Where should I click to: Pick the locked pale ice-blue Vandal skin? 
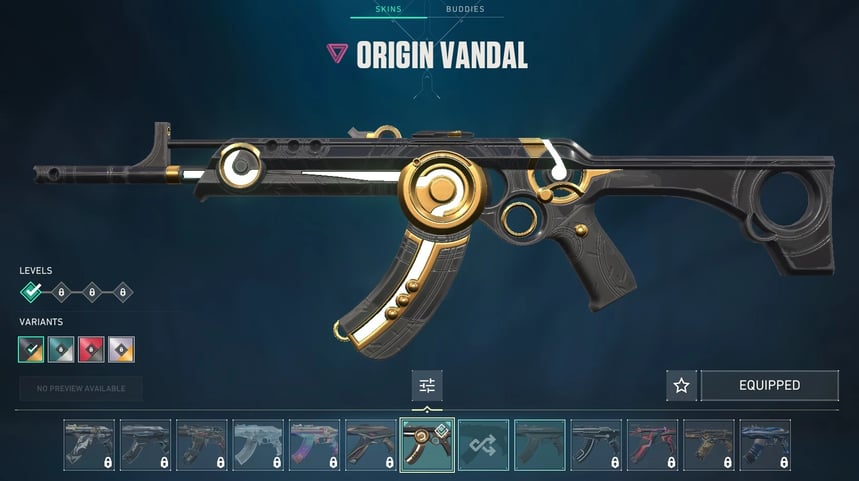click(258, 444)
